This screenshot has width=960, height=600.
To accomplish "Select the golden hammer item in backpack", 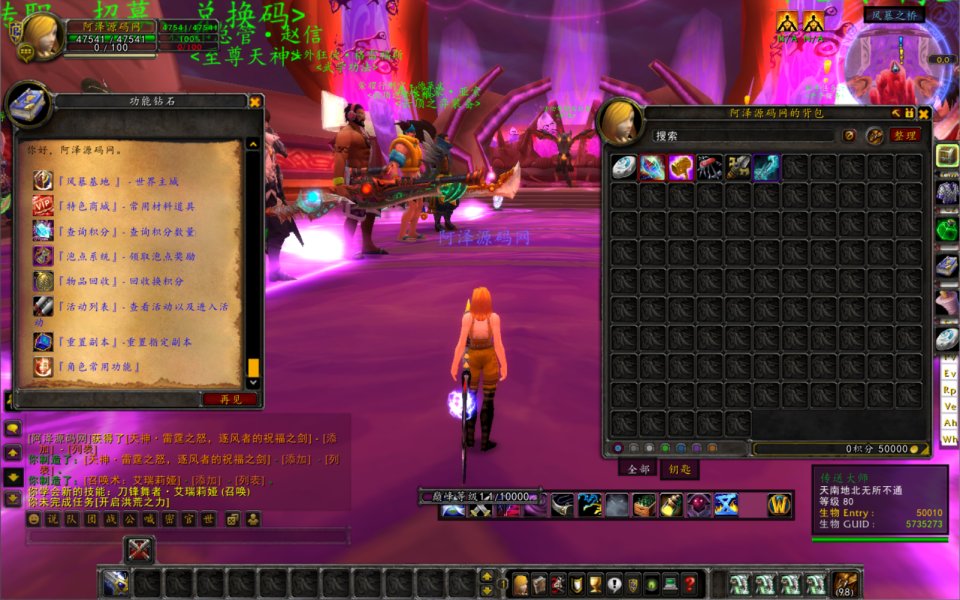I will [x=682, y=167].
